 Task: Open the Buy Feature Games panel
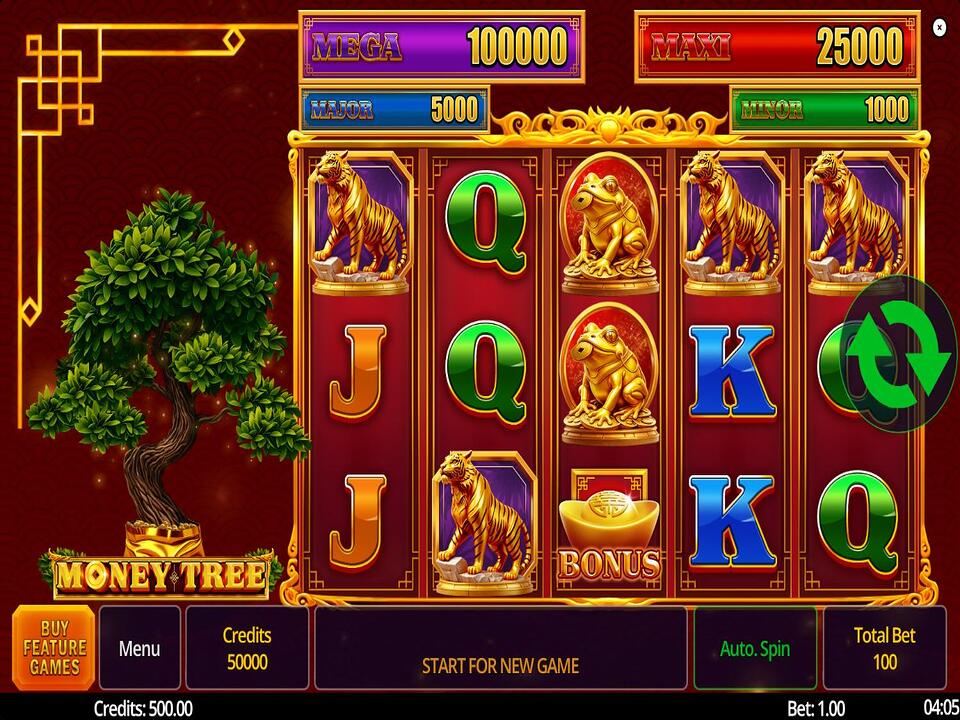(x=54, y=647)
